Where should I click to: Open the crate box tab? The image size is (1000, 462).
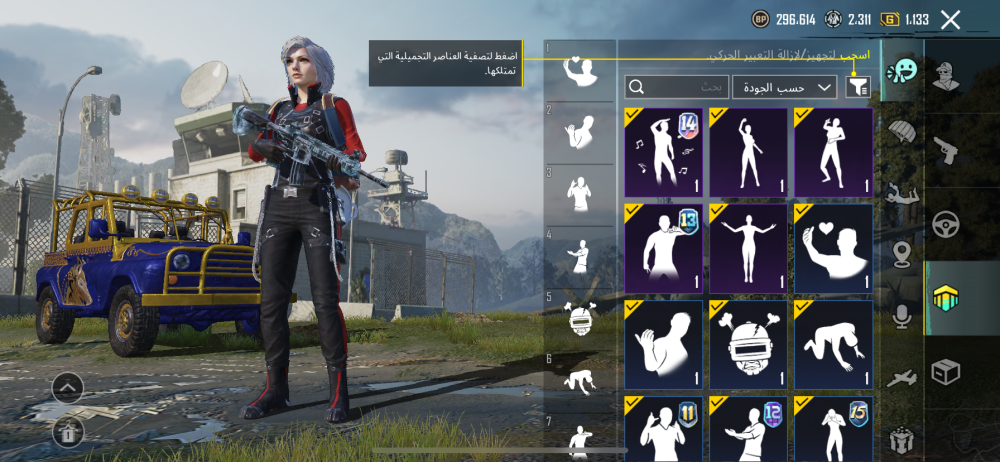[945, 372]
